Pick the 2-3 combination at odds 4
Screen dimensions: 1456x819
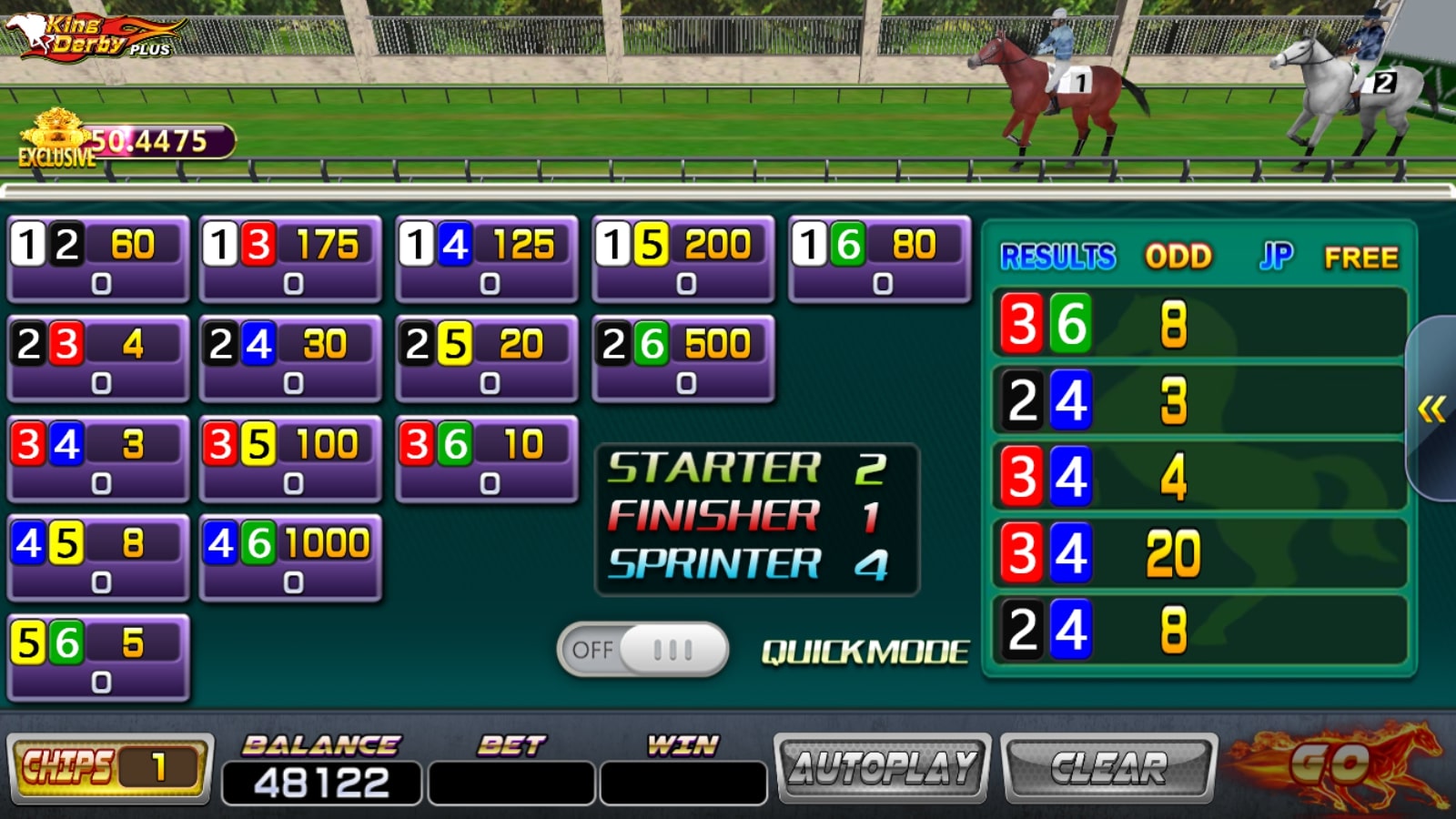98,359
